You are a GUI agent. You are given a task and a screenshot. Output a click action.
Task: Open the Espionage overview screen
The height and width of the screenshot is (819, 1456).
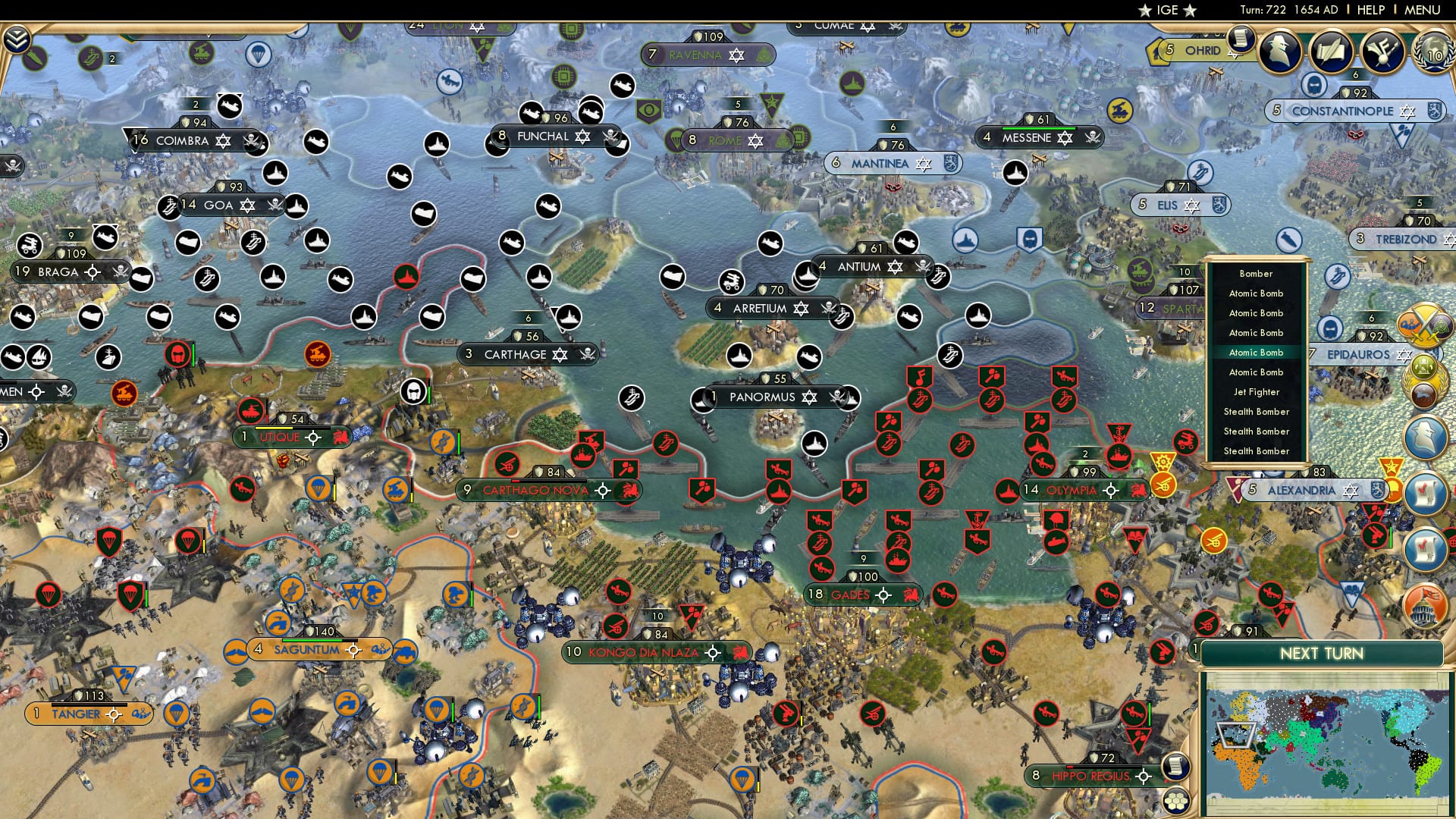(1279, 50)
